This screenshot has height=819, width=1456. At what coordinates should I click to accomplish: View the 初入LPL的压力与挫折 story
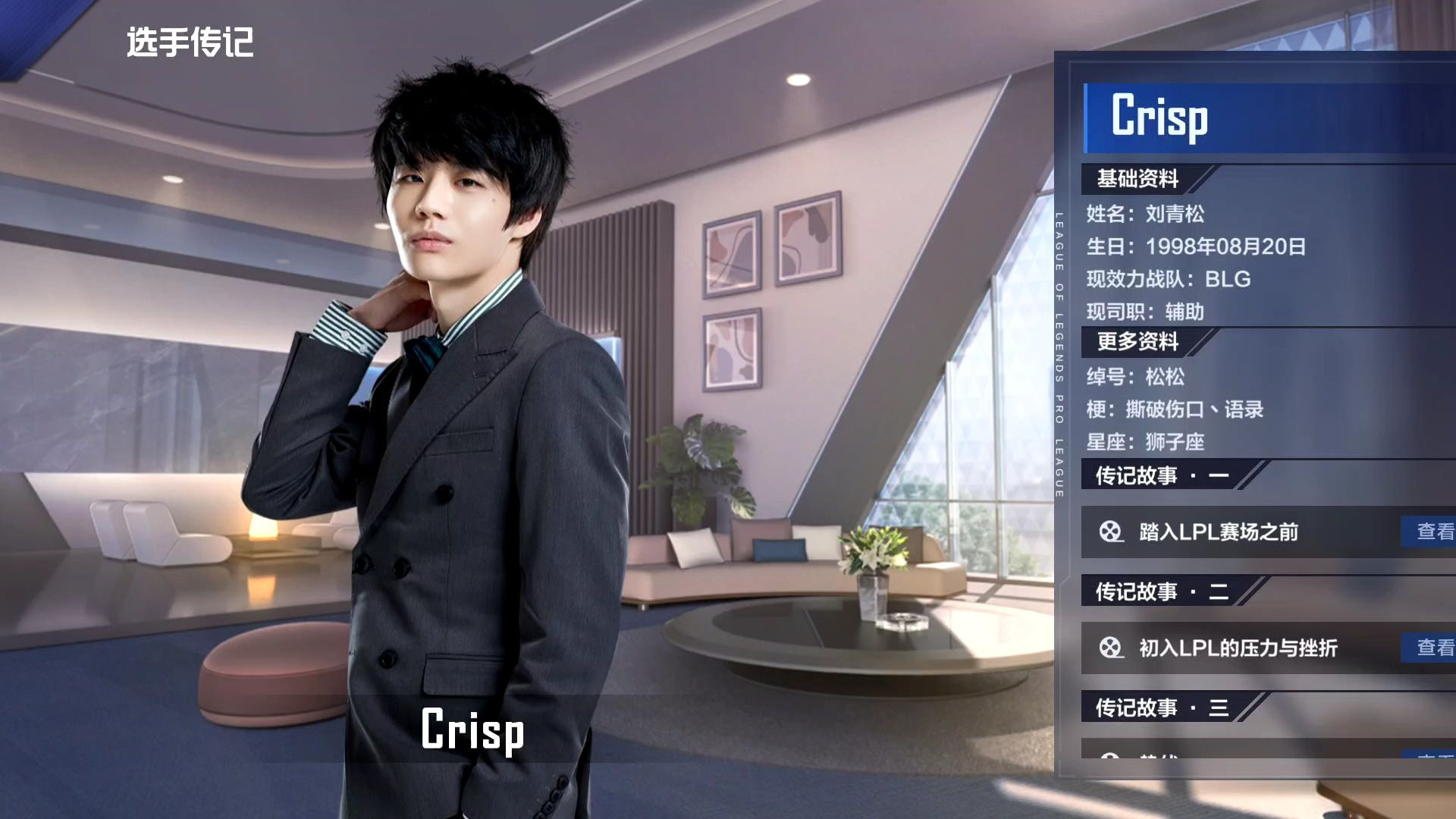pyautogui.click(x=1433, y=648)
